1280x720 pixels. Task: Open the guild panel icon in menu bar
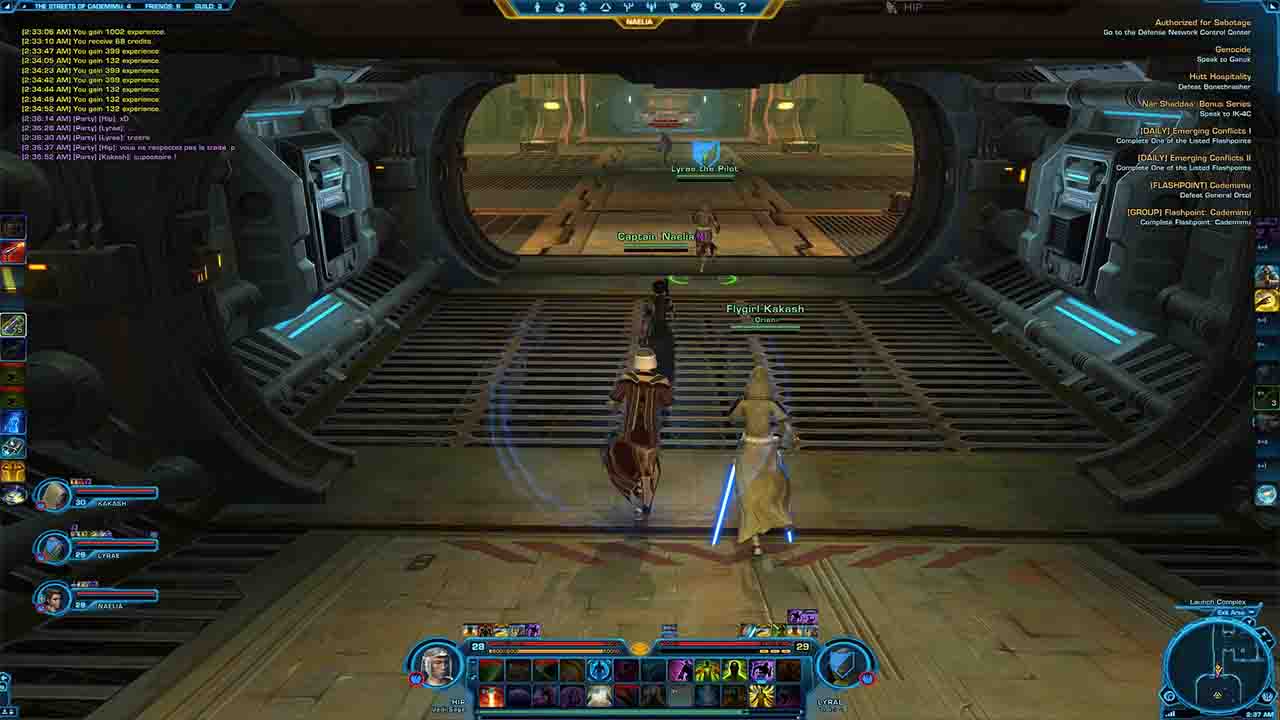coord(698,8)
